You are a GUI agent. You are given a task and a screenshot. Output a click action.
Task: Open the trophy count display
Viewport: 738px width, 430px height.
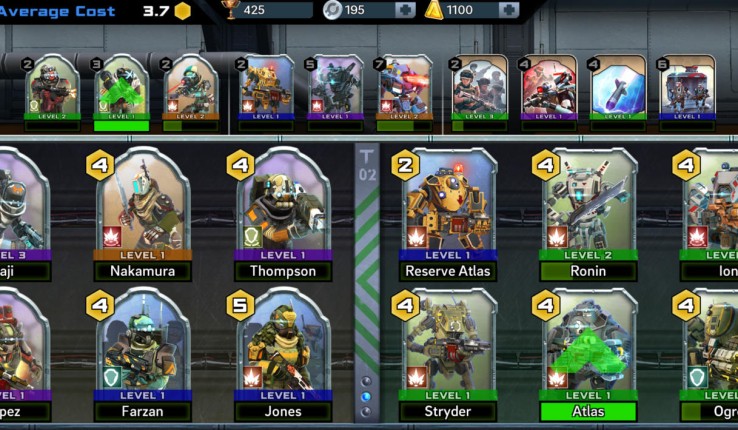click(265, 11)
